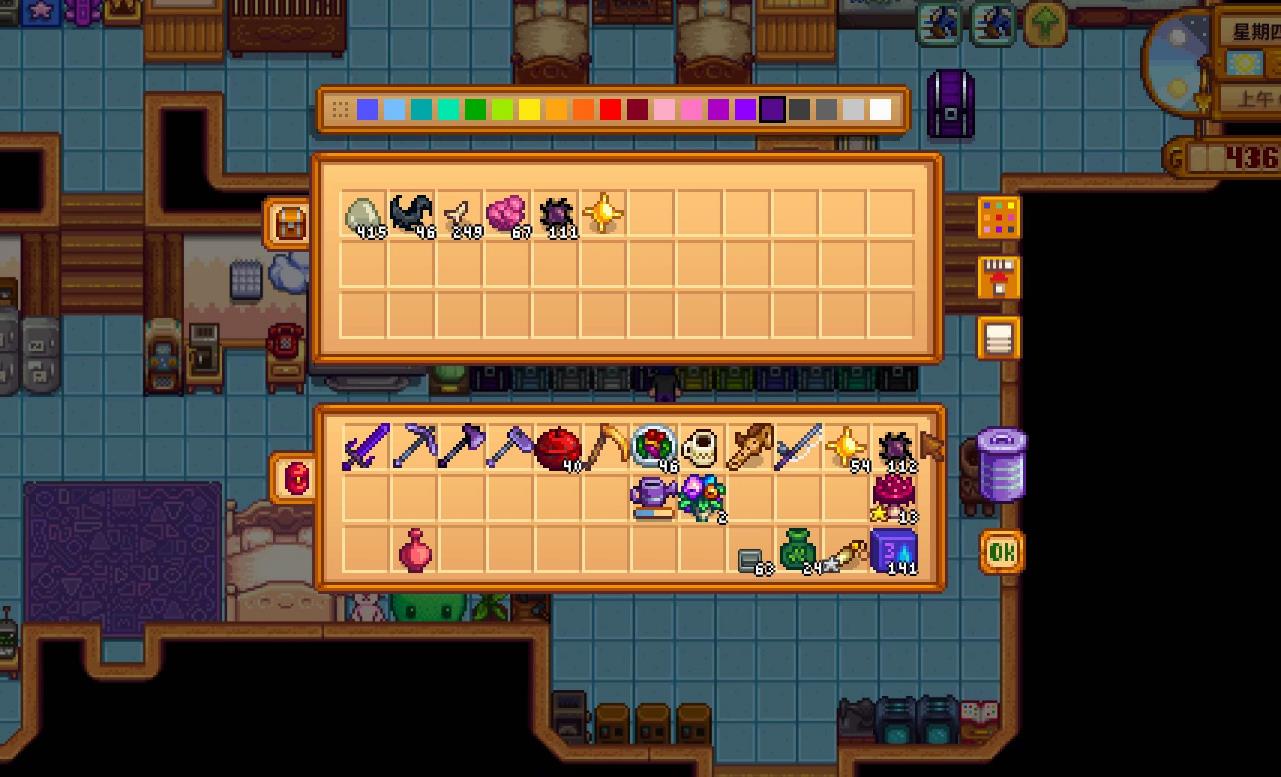This screenshot has height=777, width=1281.
Task: Grab the bat wing stack from chest
Action: coord(412,215)
